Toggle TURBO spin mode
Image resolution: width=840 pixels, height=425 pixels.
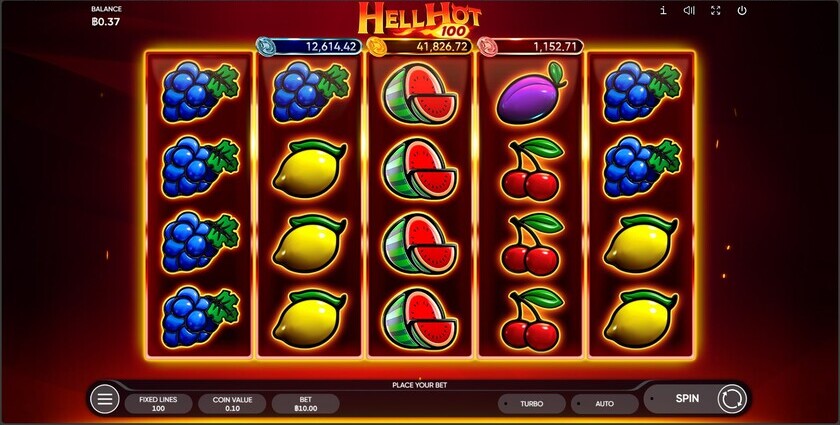(x=531, y=404)
